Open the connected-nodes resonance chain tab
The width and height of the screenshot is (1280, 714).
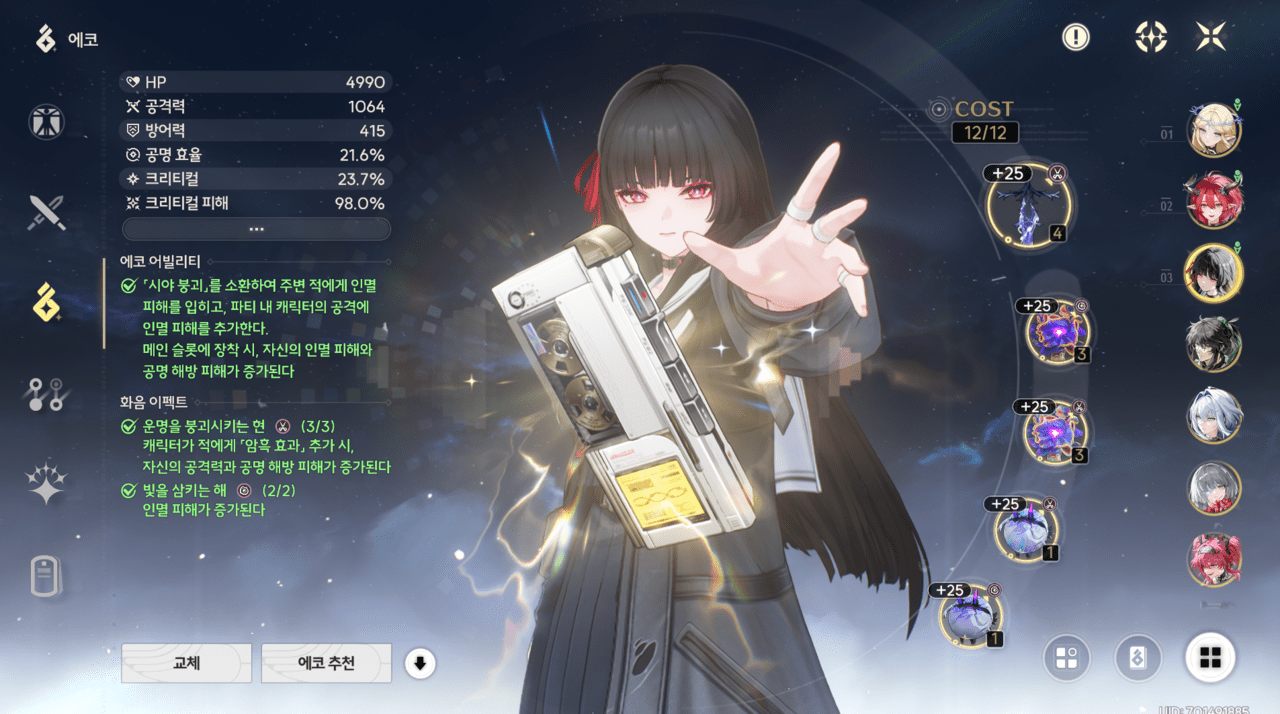(46, 396)
